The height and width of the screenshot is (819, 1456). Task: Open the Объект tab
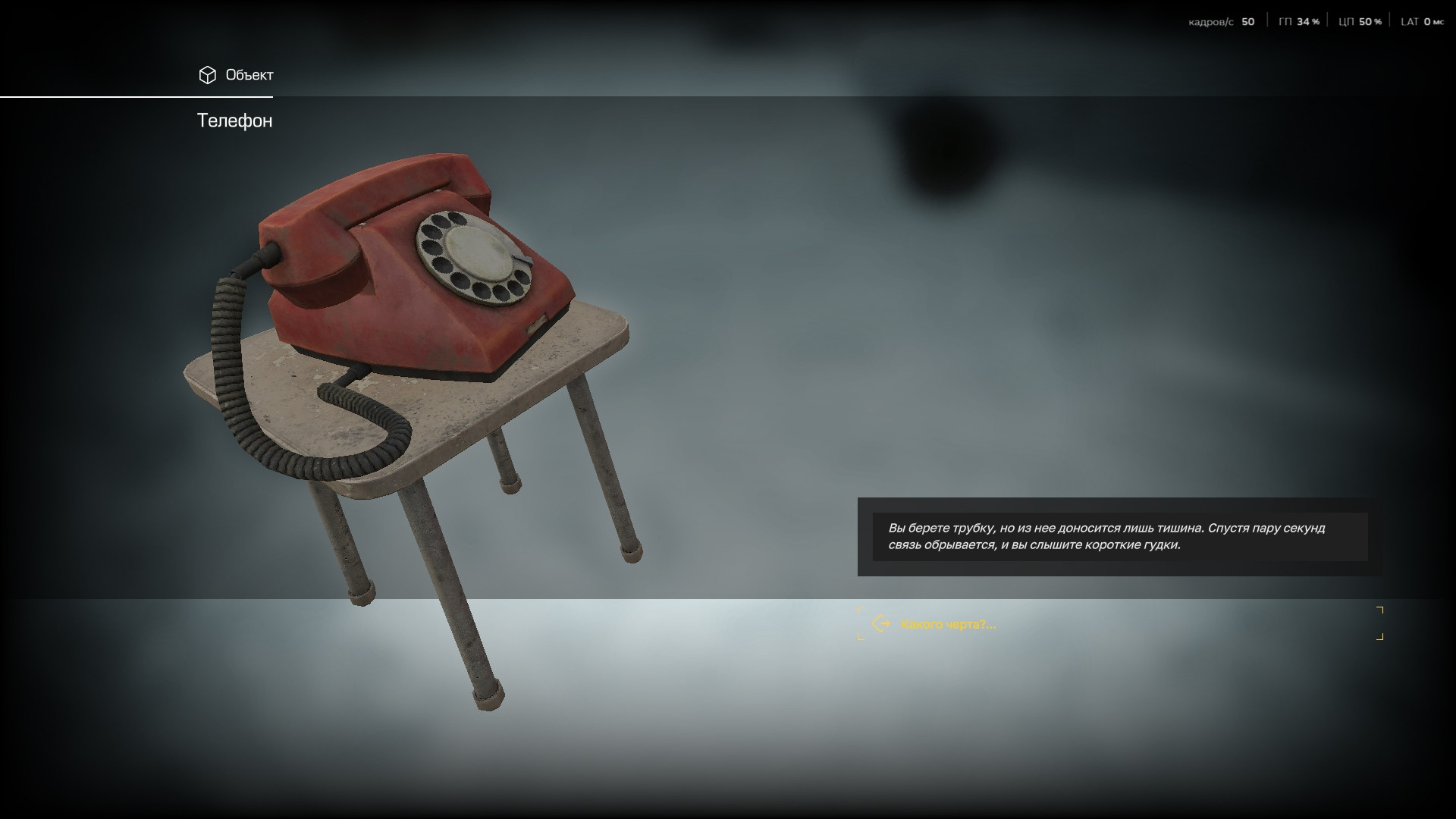click(x=236, y=75)
